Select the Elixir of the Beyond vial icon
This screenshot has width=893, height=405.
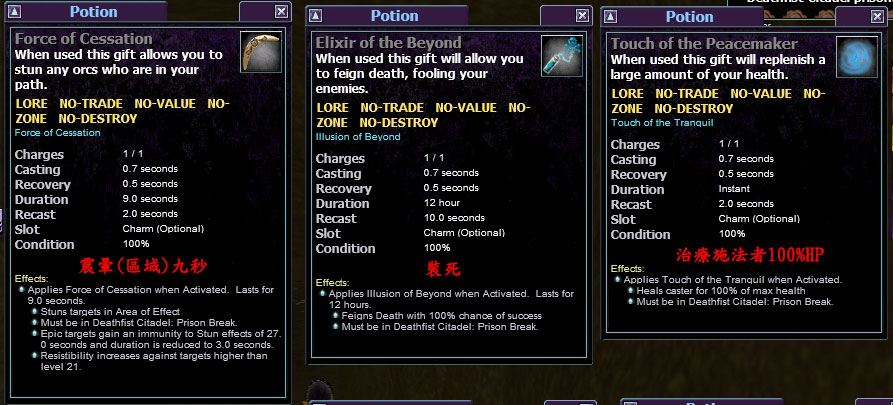(x=562, y=56)
